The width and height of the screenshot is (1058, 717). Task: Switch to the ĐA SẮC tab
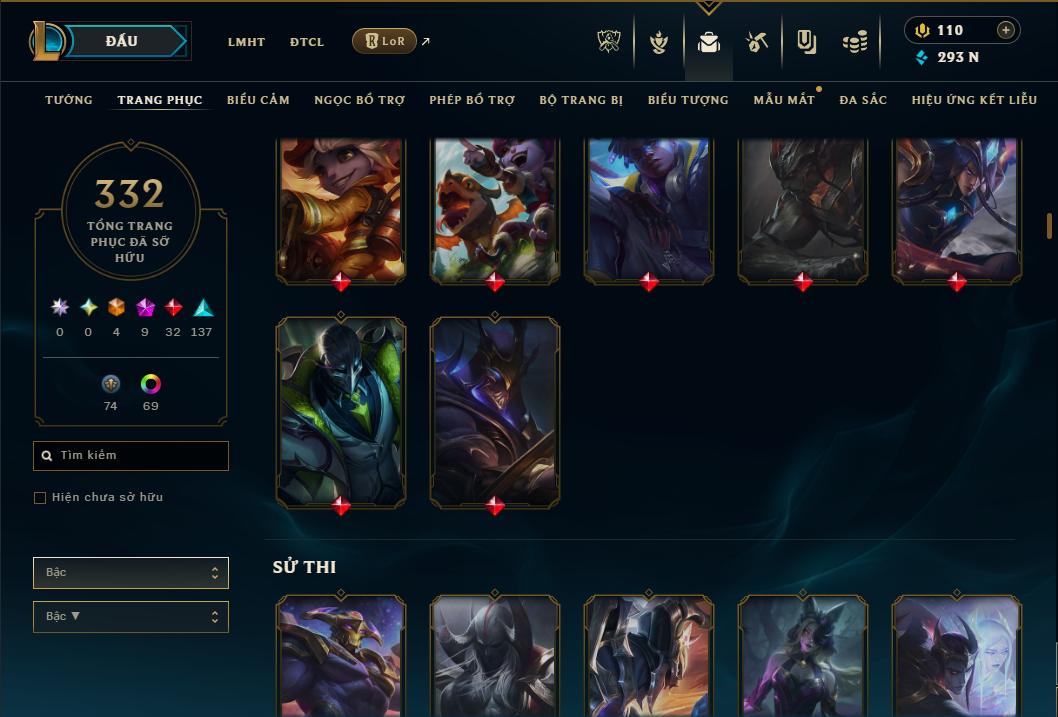pyautogui.click(x=863, y=100)
